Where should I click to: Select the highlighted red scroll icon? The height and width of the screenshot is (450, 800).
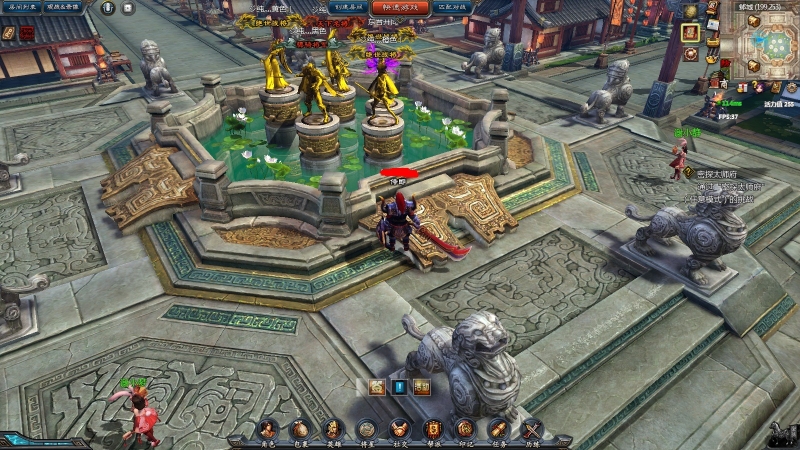(690, 31)
